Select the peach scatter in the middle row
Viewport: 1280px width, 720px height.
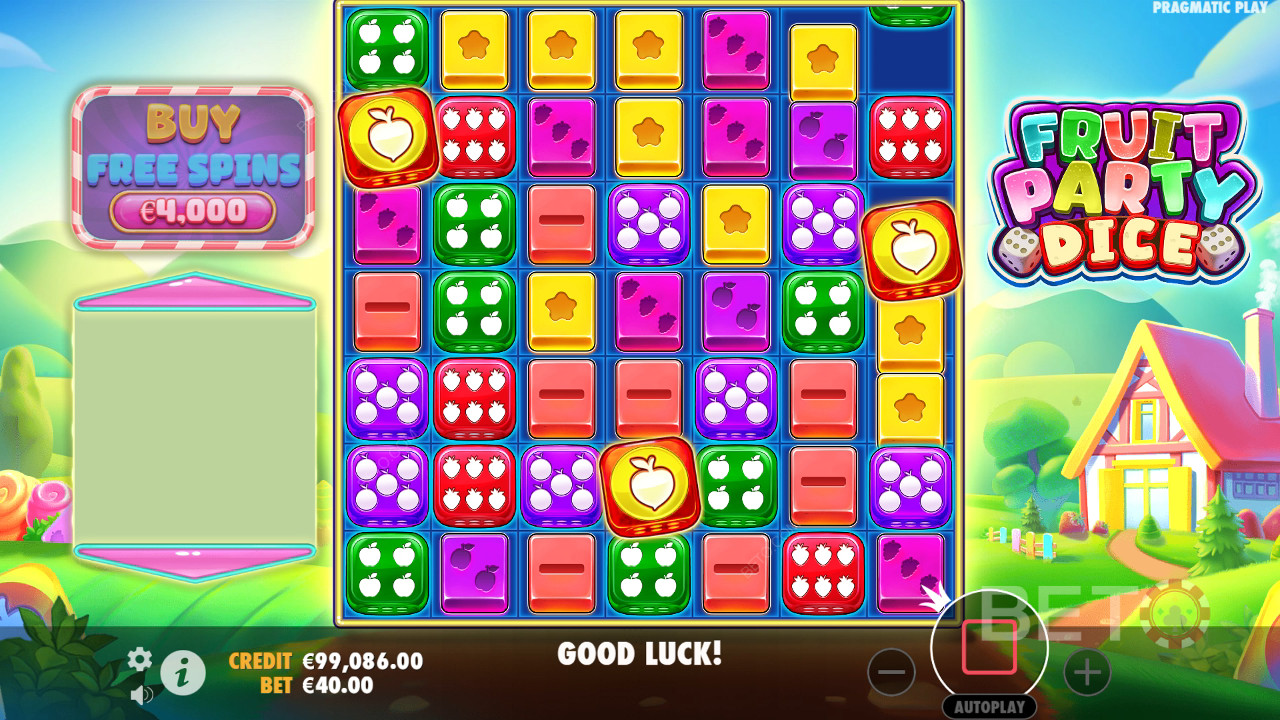648,488
